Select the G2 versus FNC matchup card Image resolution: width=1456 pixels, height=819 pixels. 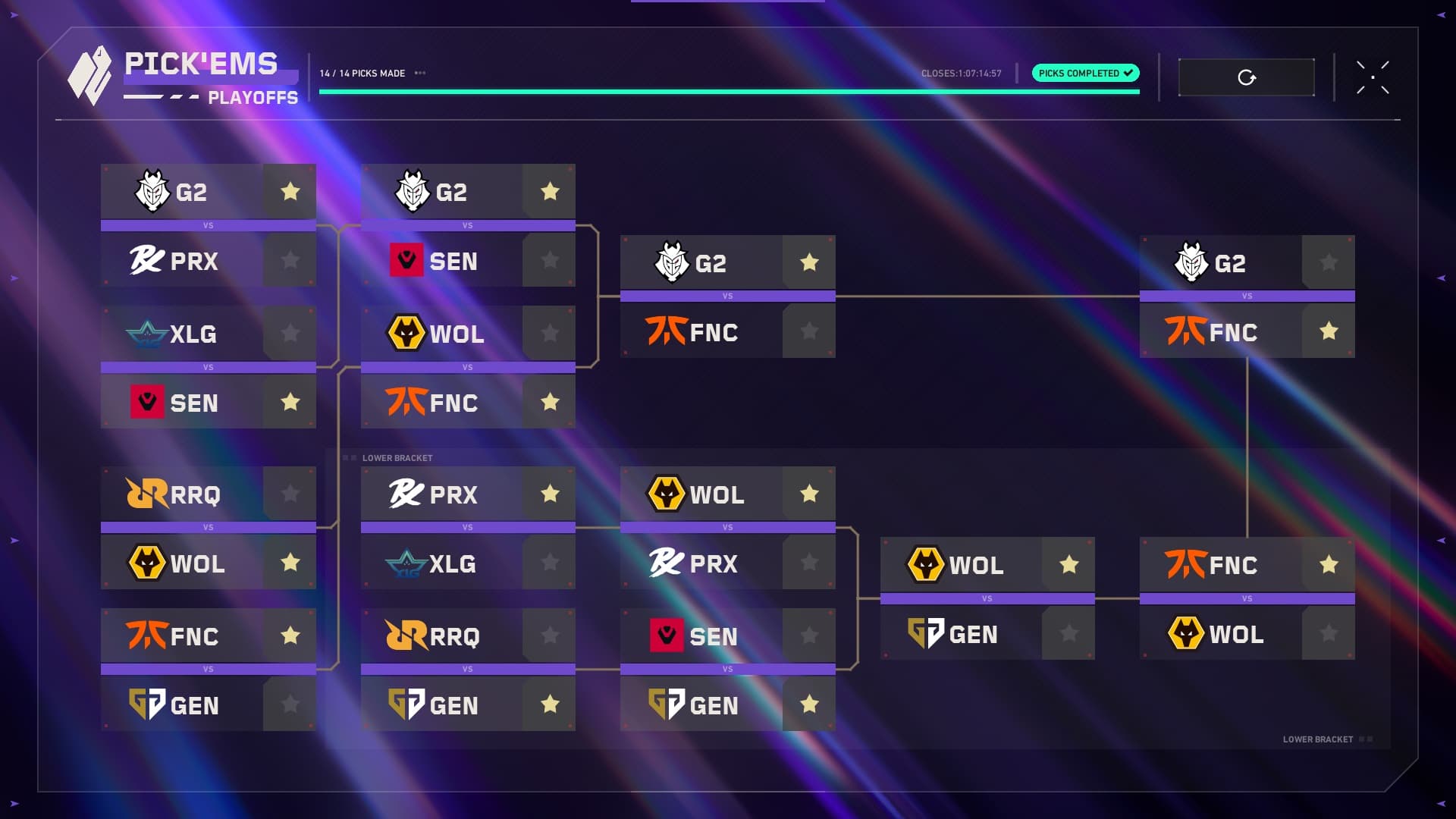point(728,296)
